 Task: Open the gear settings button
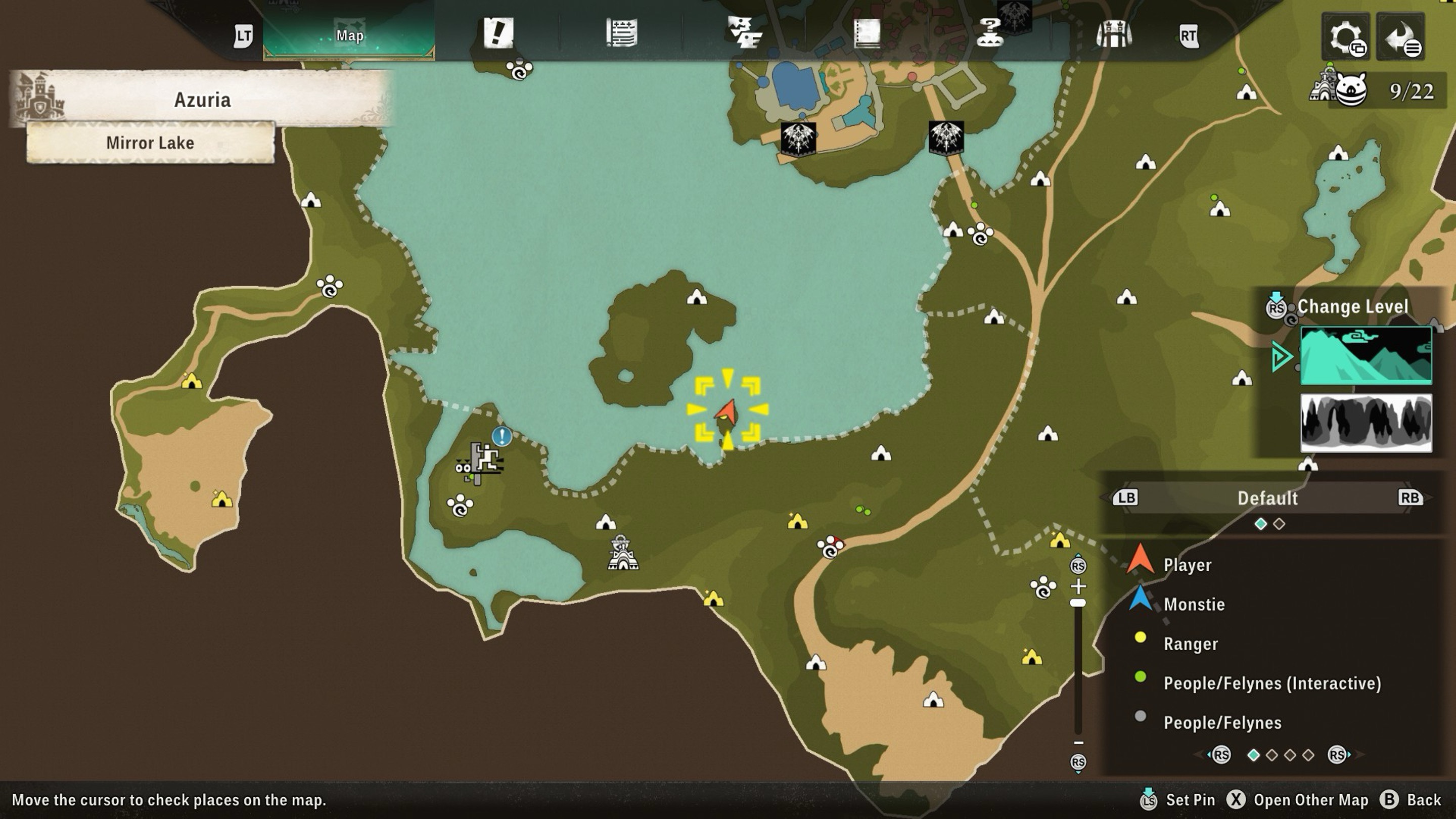coord(1345,37)
